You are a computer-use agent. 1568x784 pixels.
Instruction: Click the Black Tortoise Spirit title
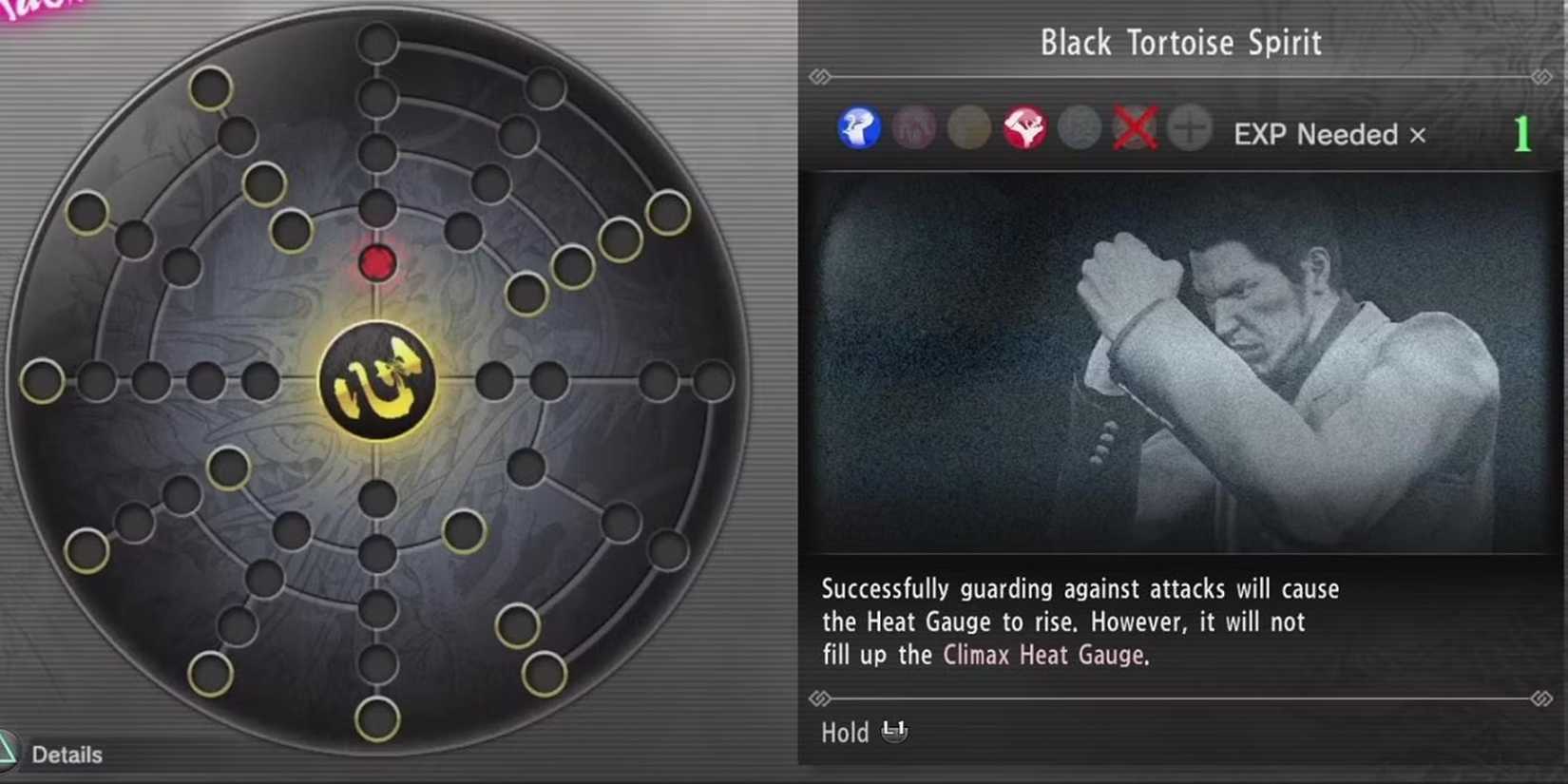pos(1180,42)
